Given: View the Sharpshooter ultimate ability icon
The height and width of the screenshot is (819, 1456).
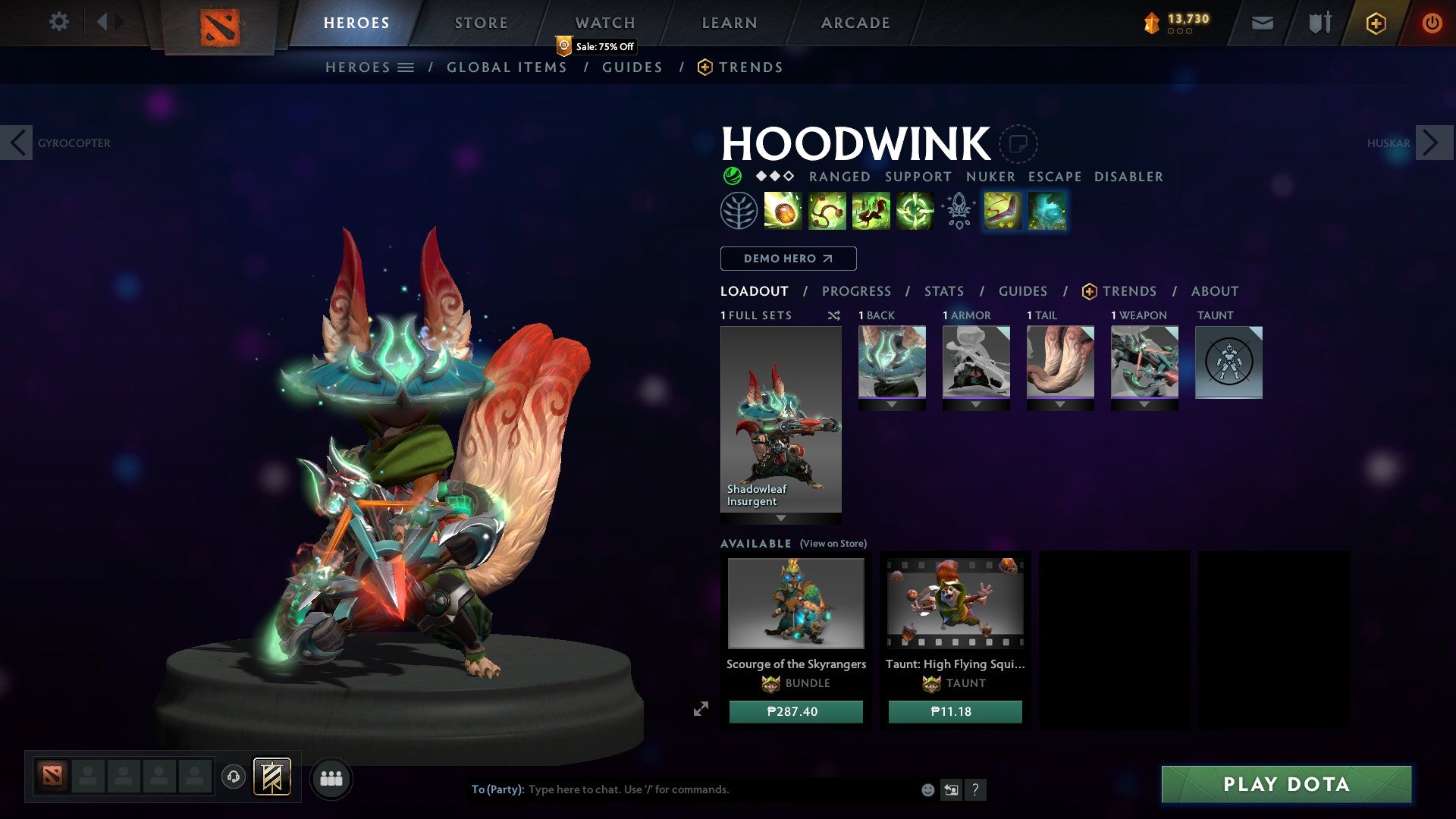Looking at the screenshot, I should pyautogui.click(x=916, y=211).
